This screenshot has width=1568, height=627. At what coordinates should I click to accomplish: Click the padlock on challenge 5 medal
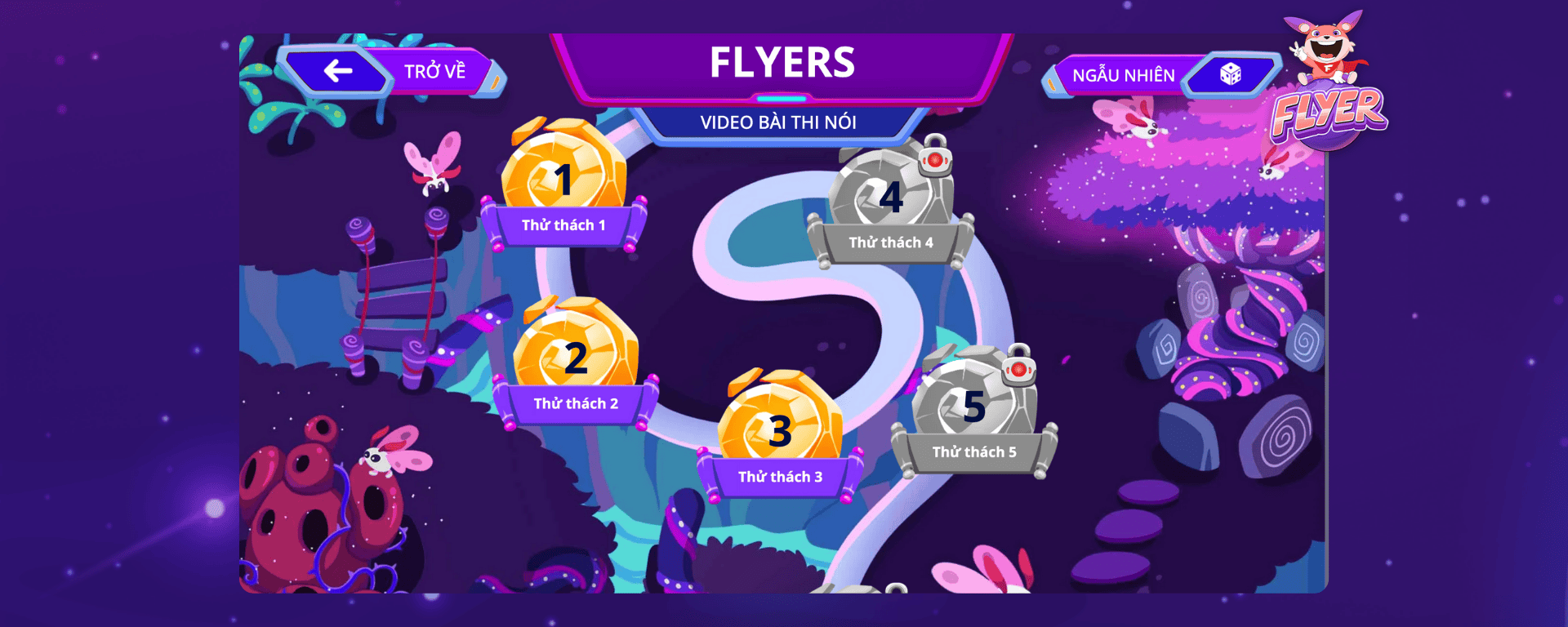coord(1018,371)
